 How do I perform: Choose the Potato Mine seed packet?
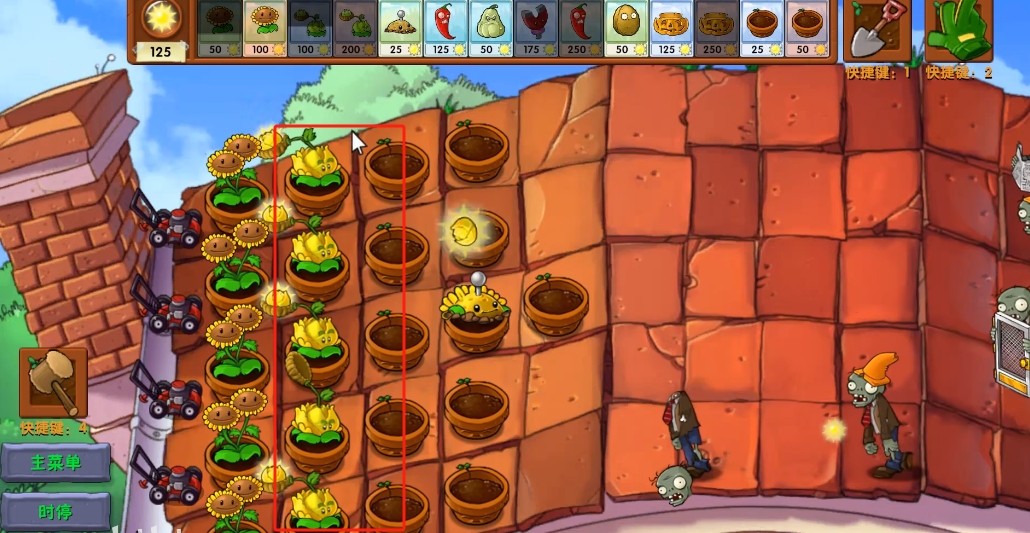[400, 27]
